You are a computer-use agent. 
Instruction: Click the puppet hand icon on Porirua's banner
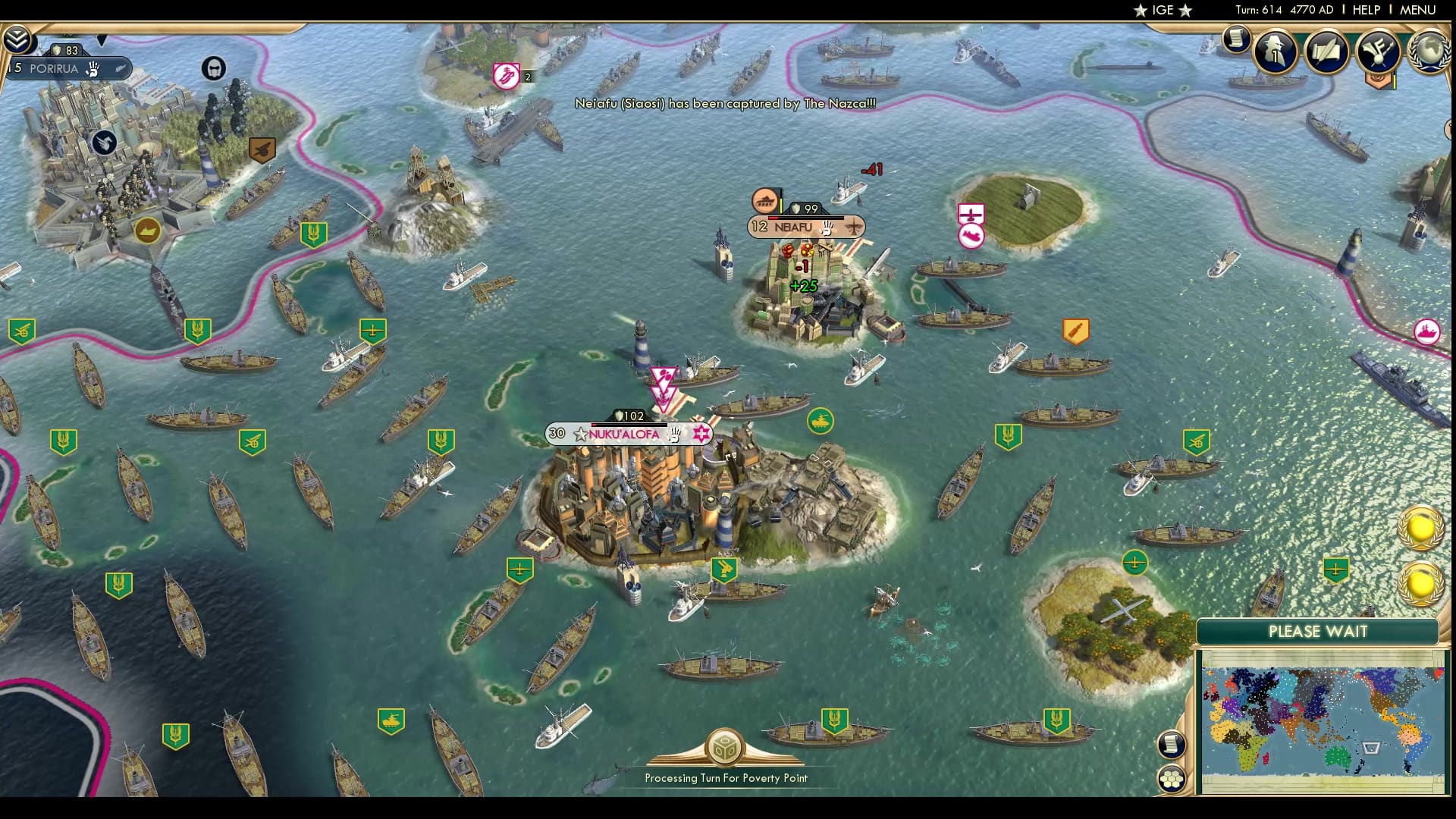93,69
